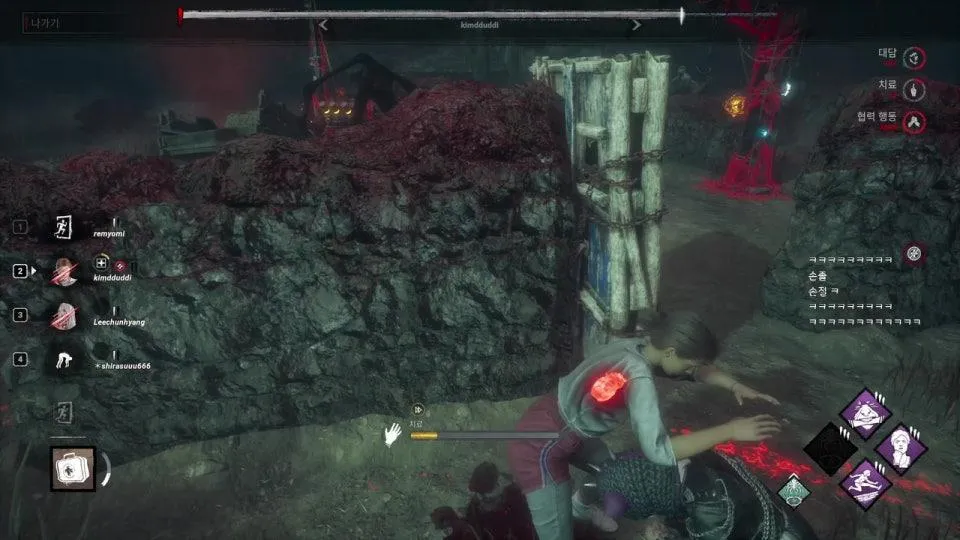Select the gagged face perk icon
The image size is (960, 540).
tap(862, 413)
